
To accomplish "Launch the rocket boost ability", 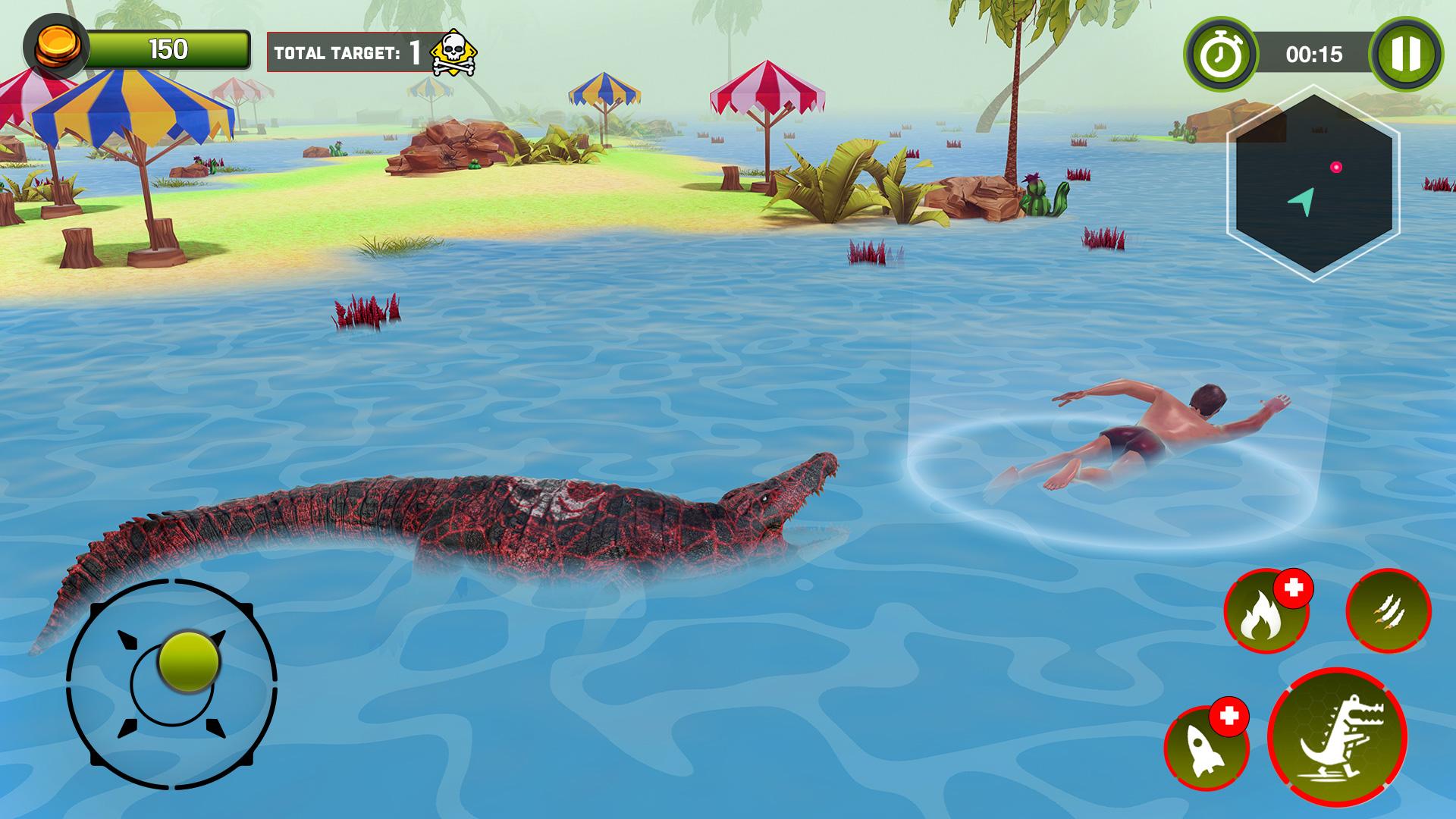I will [1206, 748].
